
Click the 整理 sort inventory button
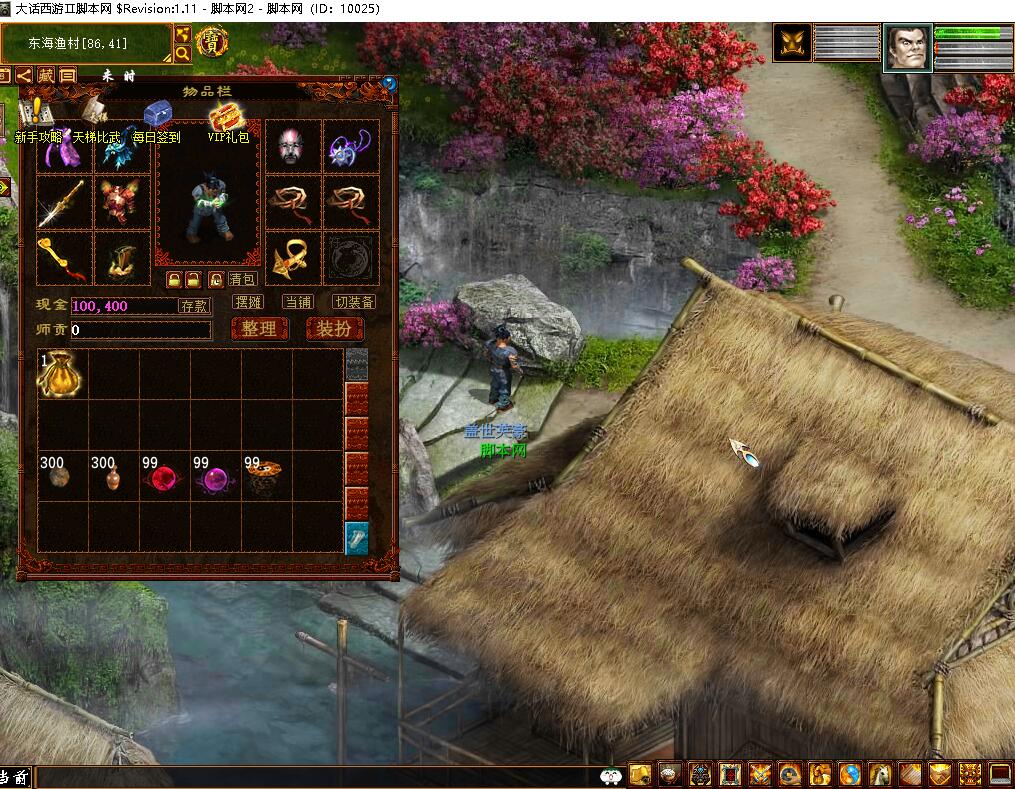click(259, 329)
